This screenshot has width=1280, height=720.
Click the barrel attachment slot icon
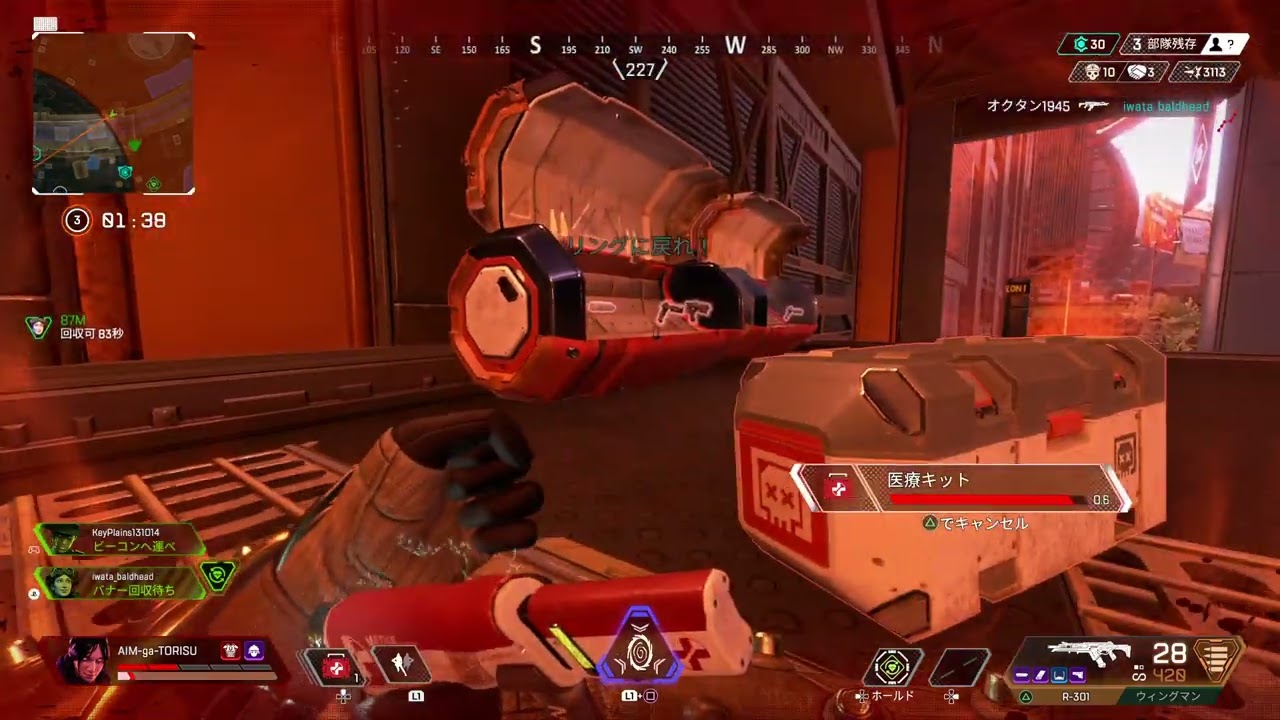1021,675
